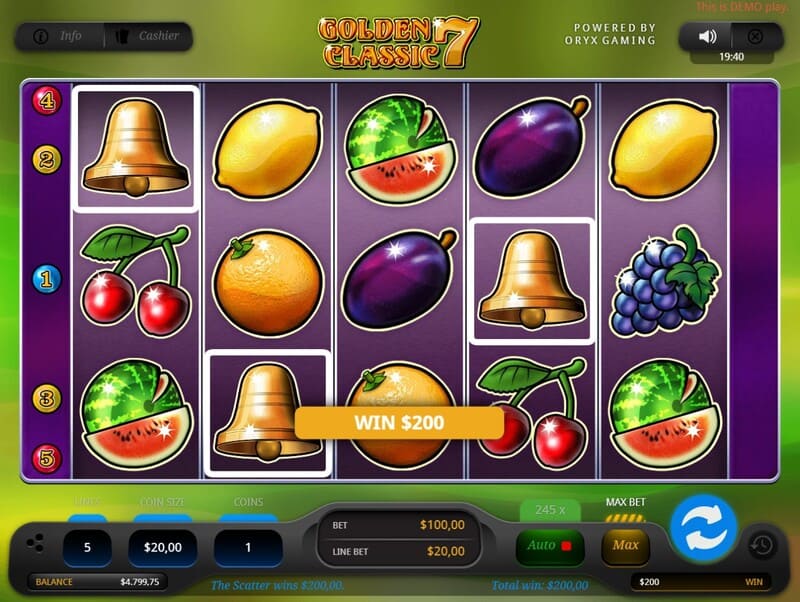The height and width of the screenshot is (602, 800).
Task: Select payline marker number 3
Action: click(x=47, y=398)
